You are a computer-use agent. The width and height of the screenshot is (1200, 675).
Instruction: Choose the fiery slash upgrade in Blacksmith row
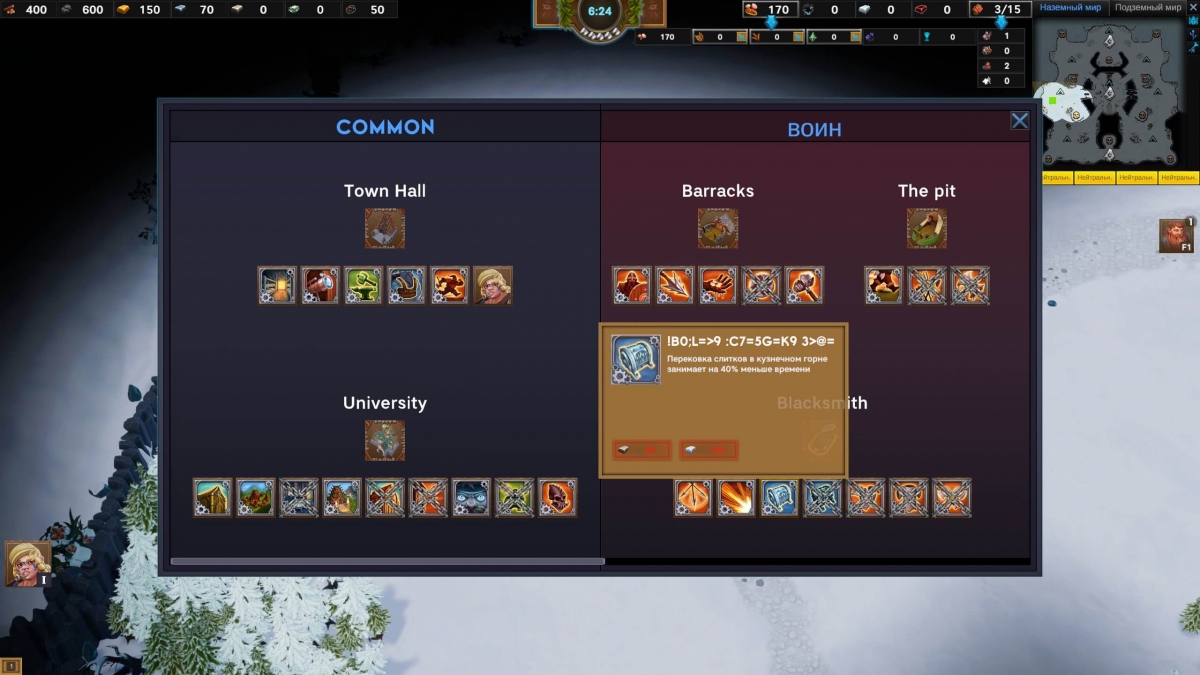pyautogui.click(x=736, y=497)
